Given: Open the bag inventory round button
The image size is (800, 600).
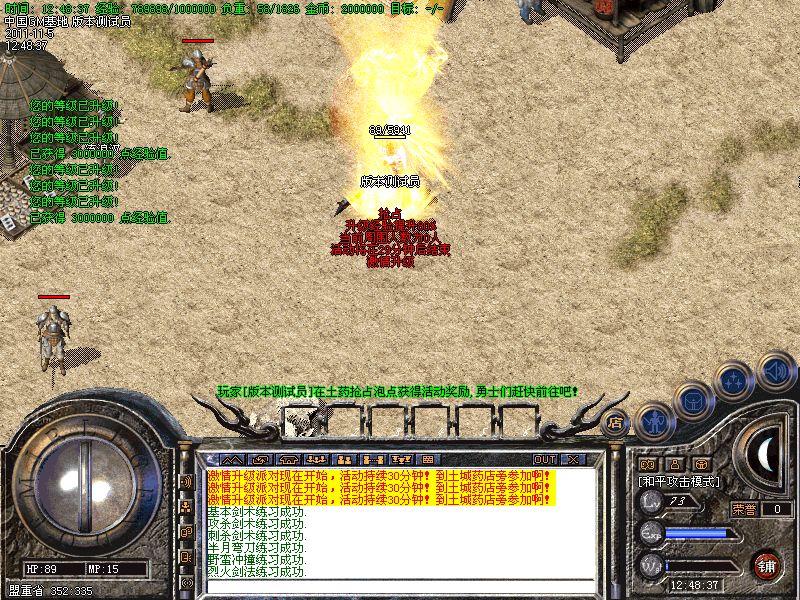Looking at the screenshot, I should [693, 401].
